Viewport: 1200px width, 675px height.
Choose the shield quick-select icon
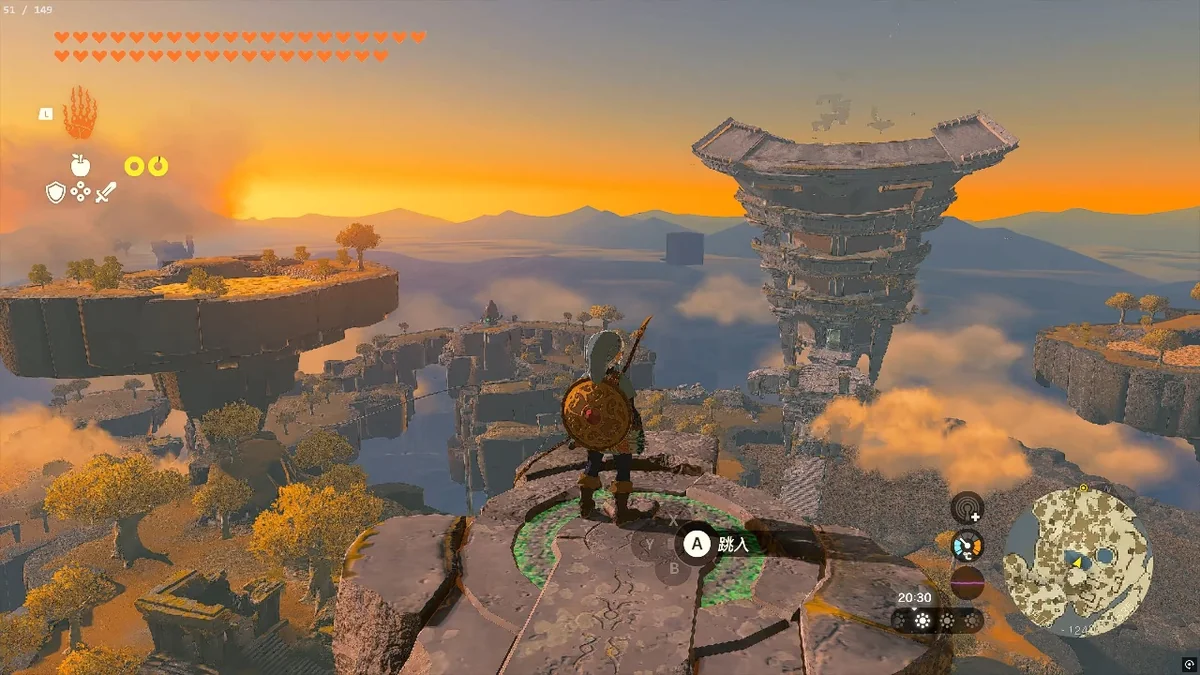click(x=56, y=192)
